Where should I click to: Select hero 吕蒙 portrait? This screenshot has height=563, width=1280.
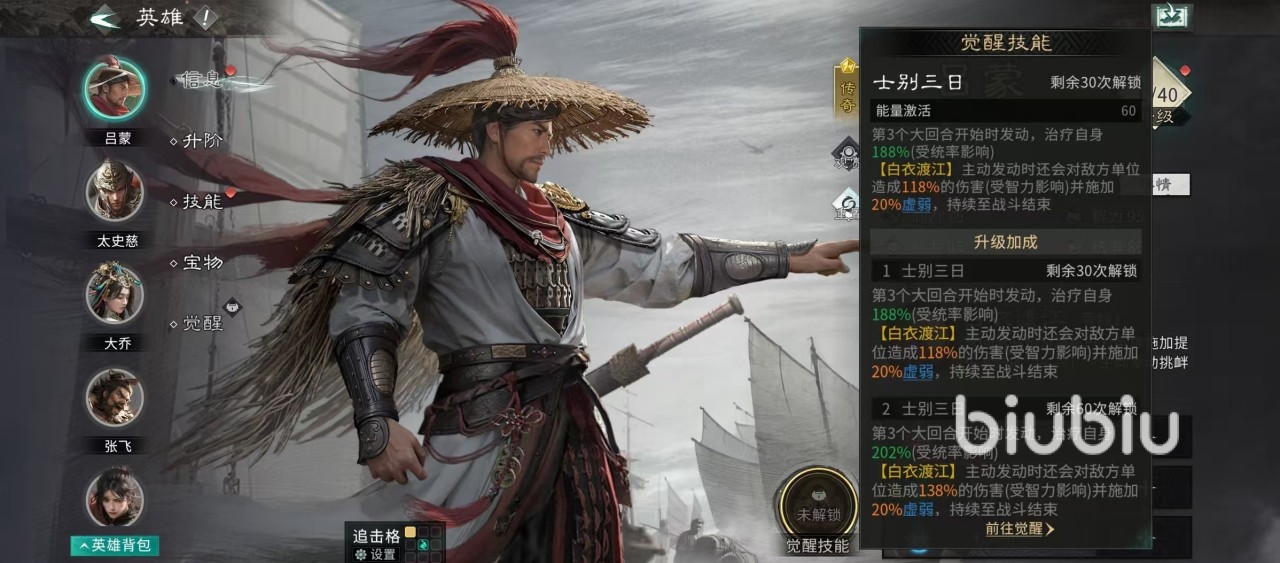click(114, 87)
